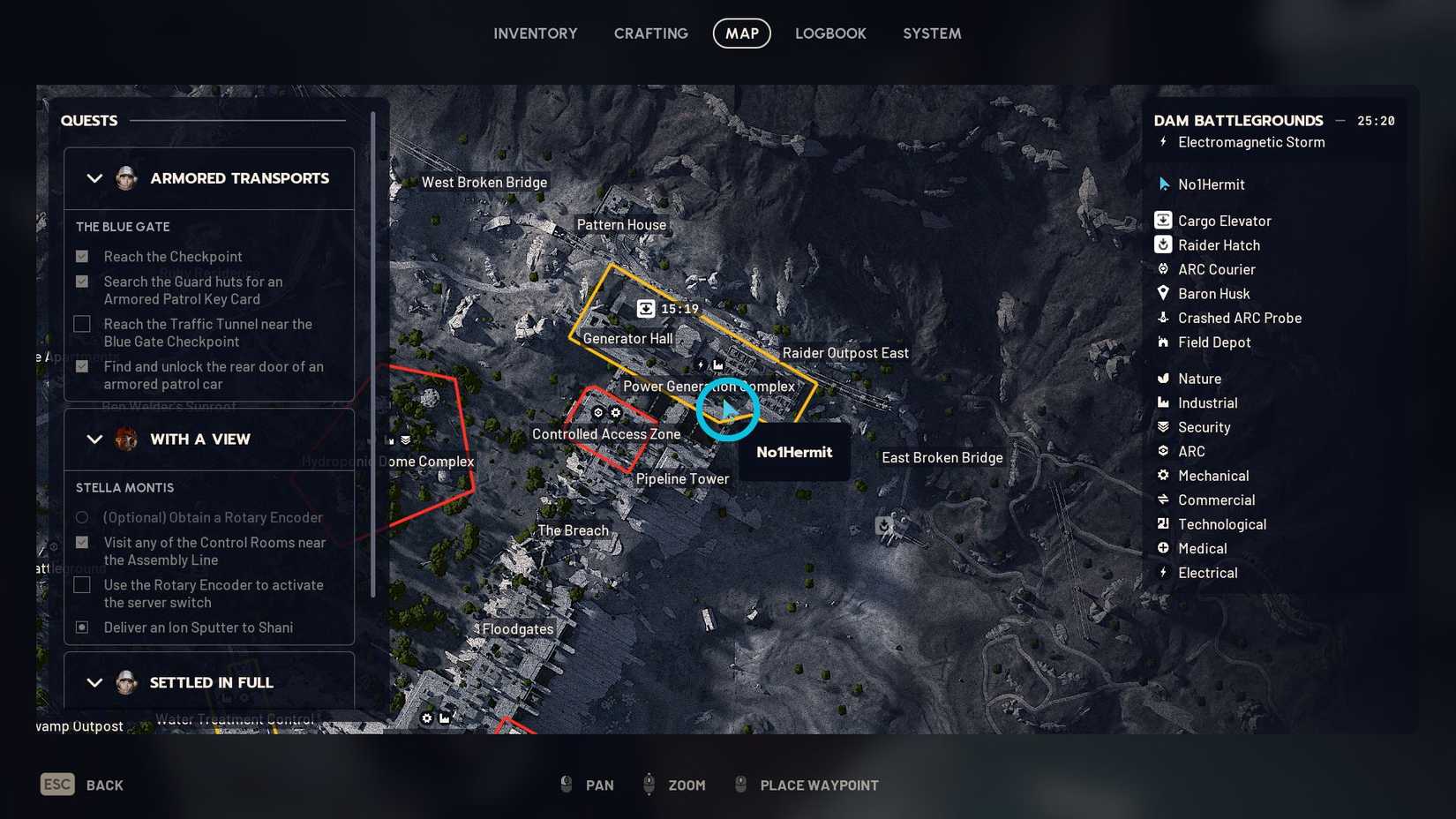Select the Crashed ARC Probe icon
Image resolution: width=1456 pixels, height=819 pixels.
tap(1162, 318)
